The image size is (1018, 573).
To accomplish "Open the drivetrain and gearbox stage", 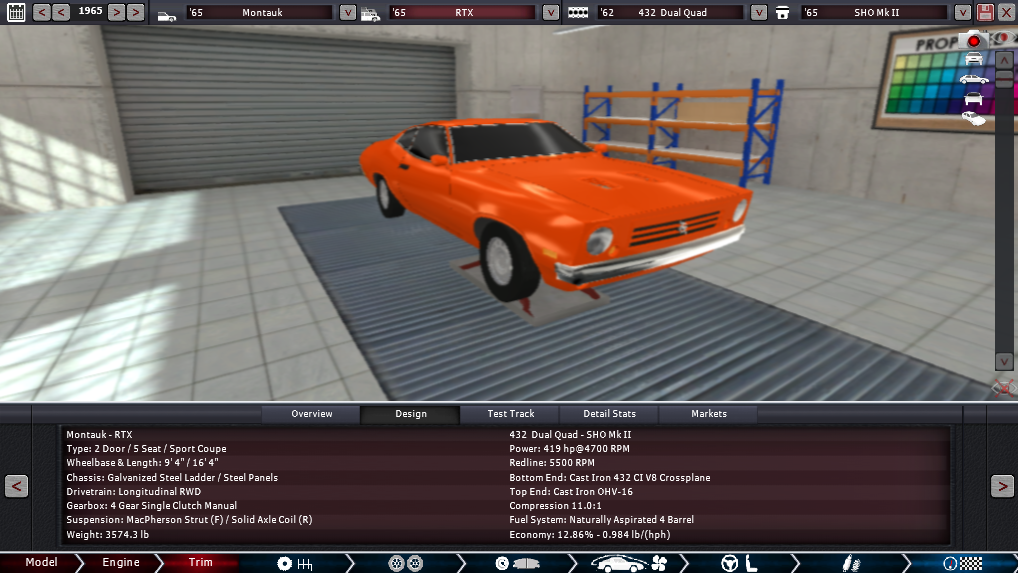I will pyautogui.click(x=294, y=564).
